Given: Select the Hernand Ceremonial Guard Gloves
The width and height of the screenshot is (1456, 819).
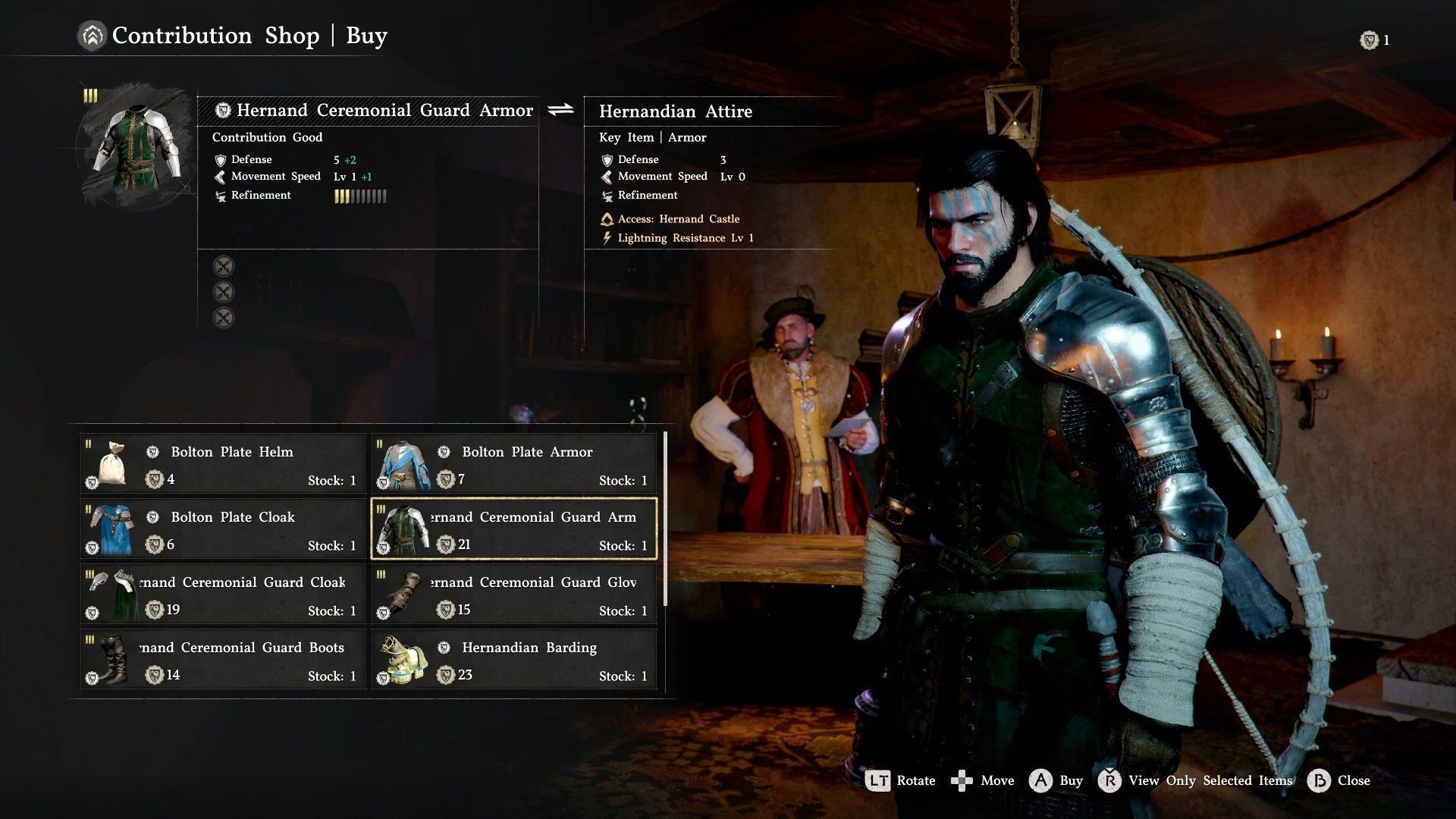Looking at the screenshot, I should [513, 595].
